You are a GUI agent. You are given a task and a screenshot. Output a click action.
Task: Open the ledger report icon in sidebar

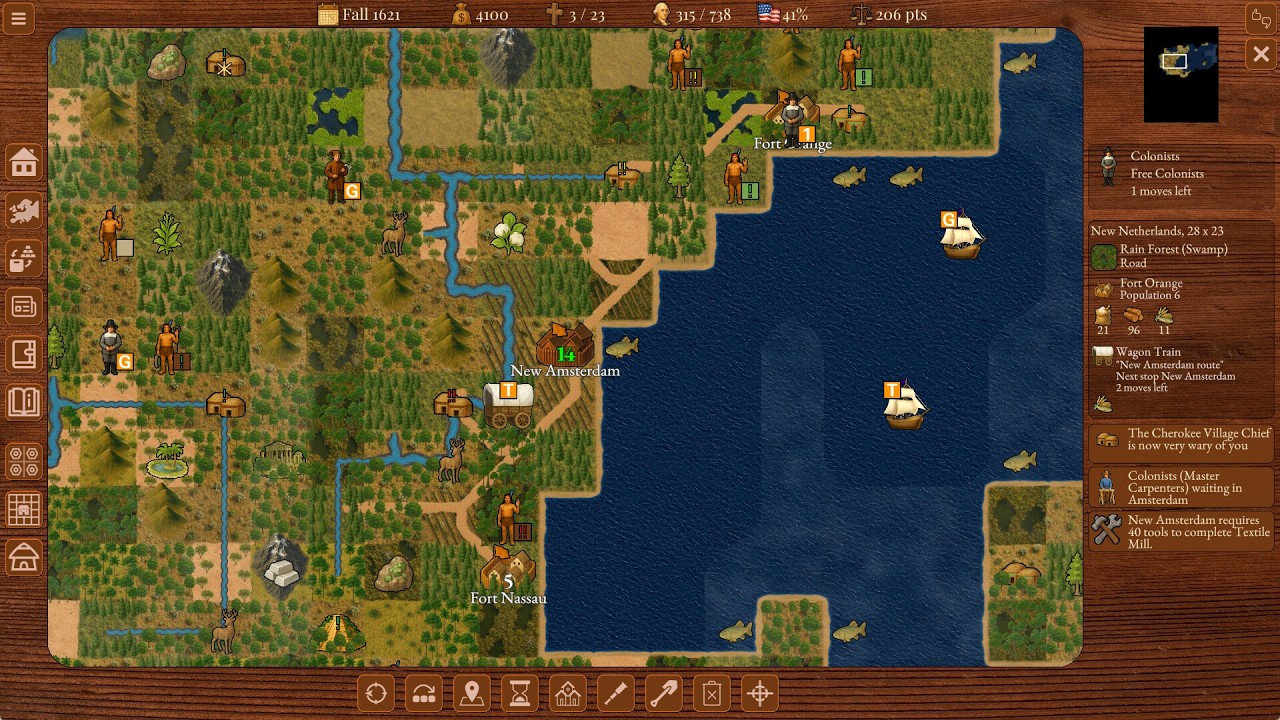[24, 352]
